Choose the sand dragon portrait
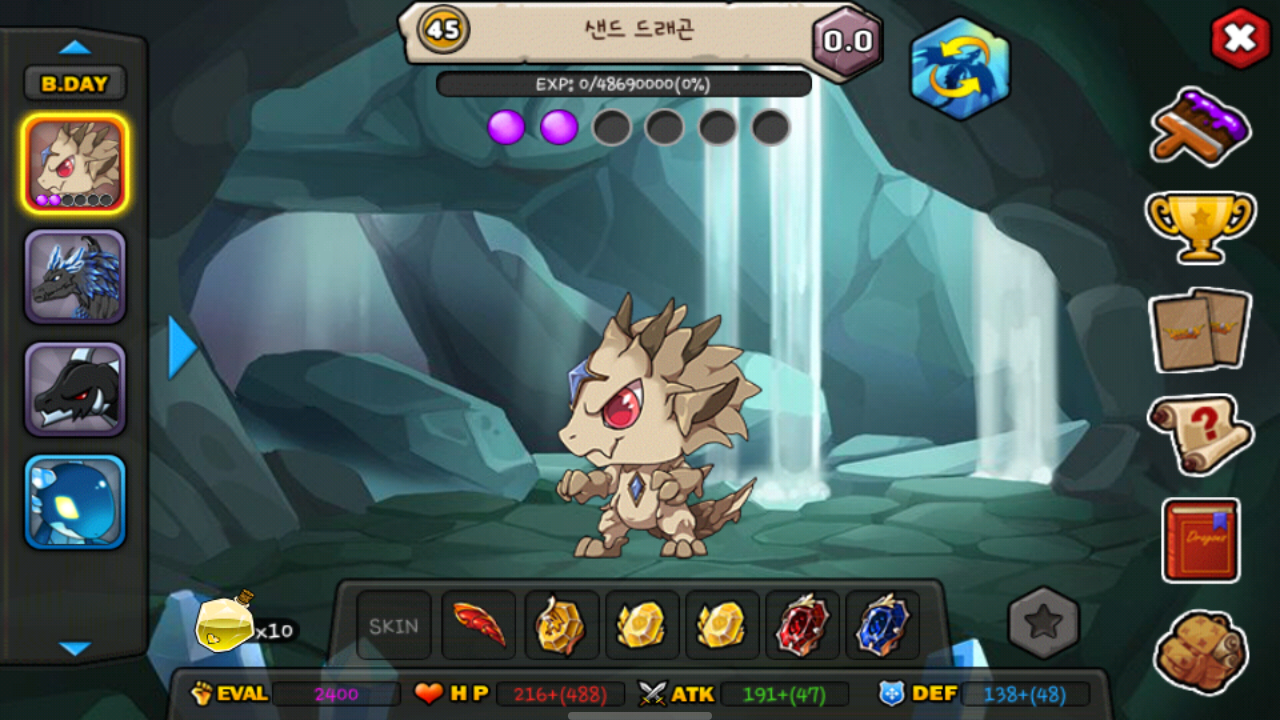 (x=75, y=164)
